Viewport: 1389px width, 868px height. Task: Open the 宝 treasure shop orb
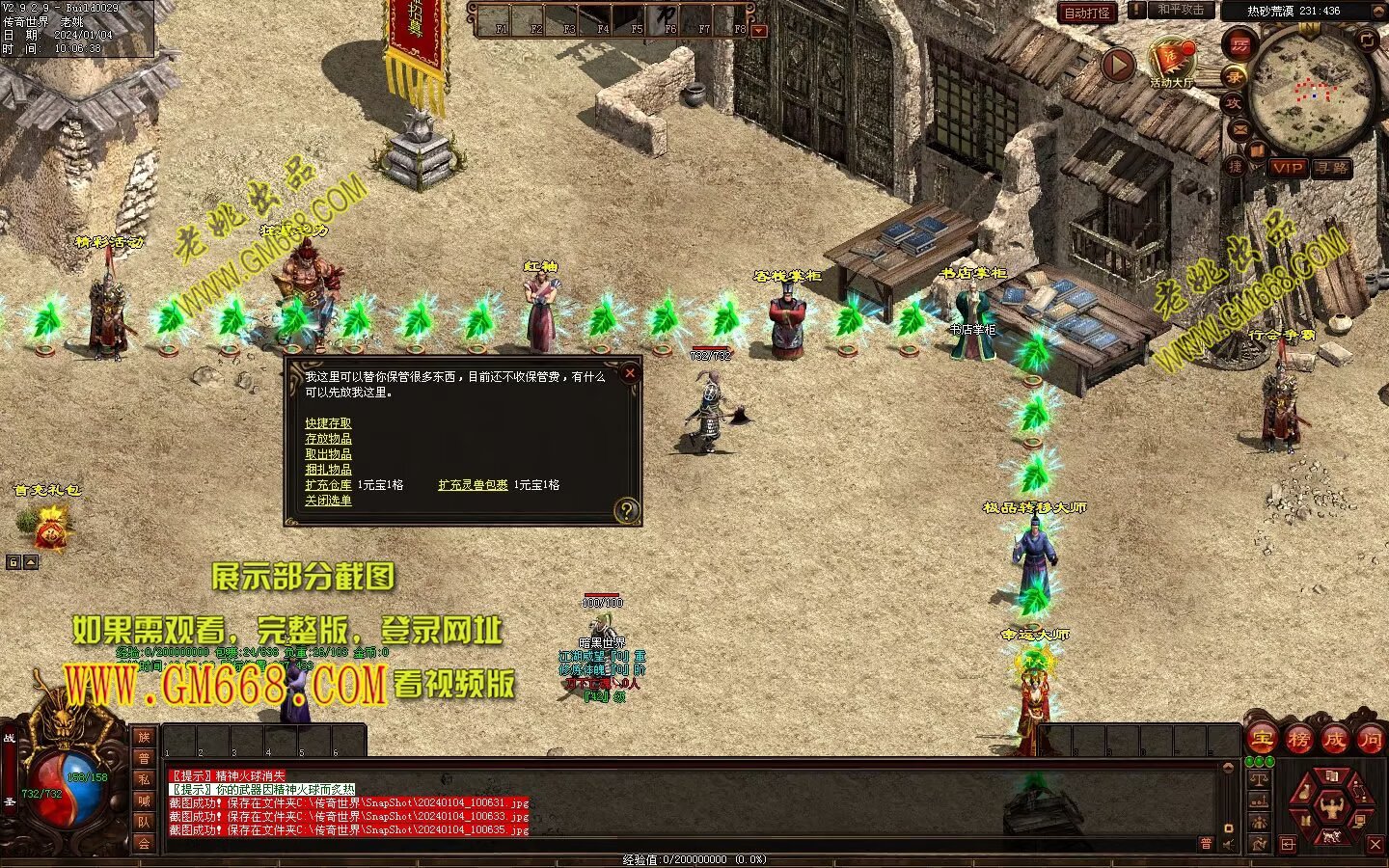[x=1263, y=740]
